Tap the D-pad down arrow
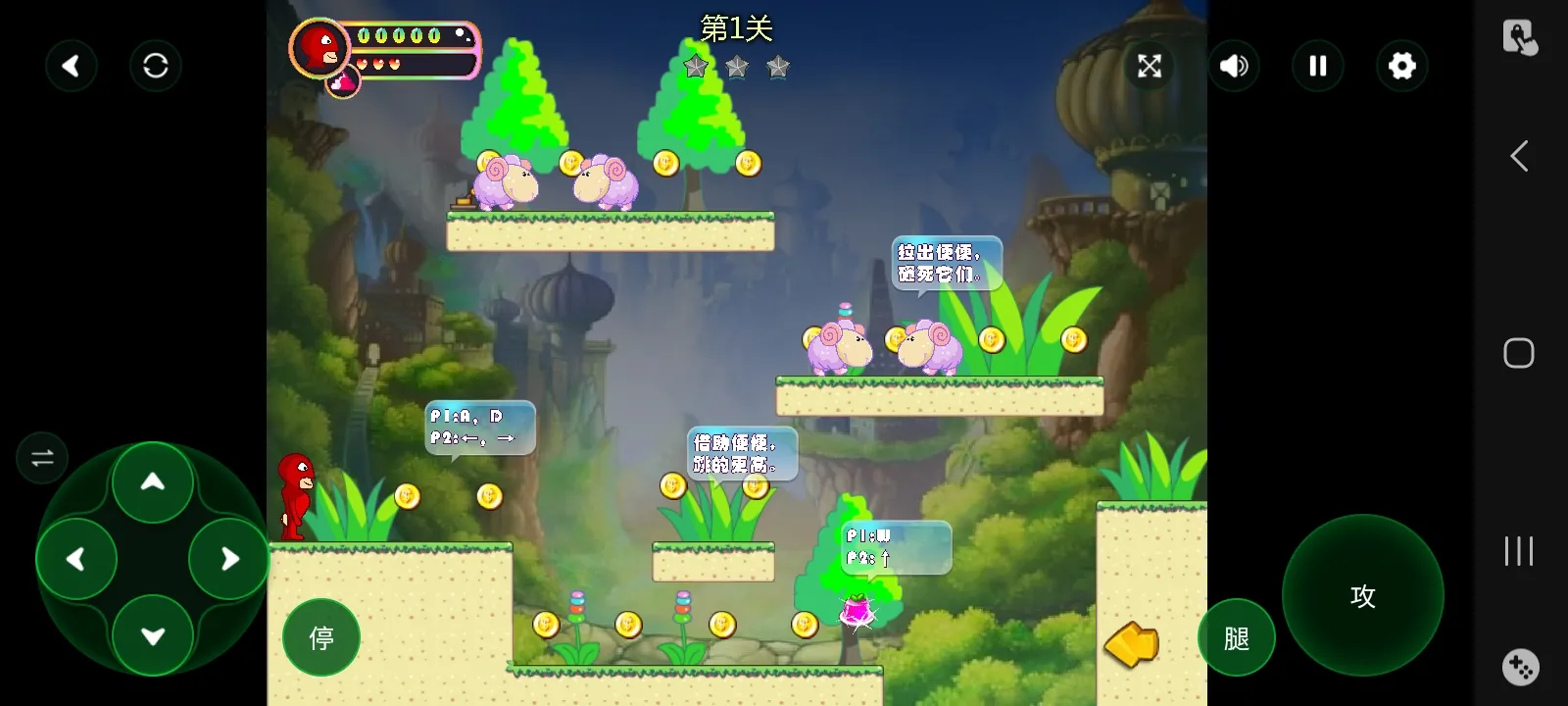The image size is (1568, 706). pyautogui.click(x=153, y=635)
